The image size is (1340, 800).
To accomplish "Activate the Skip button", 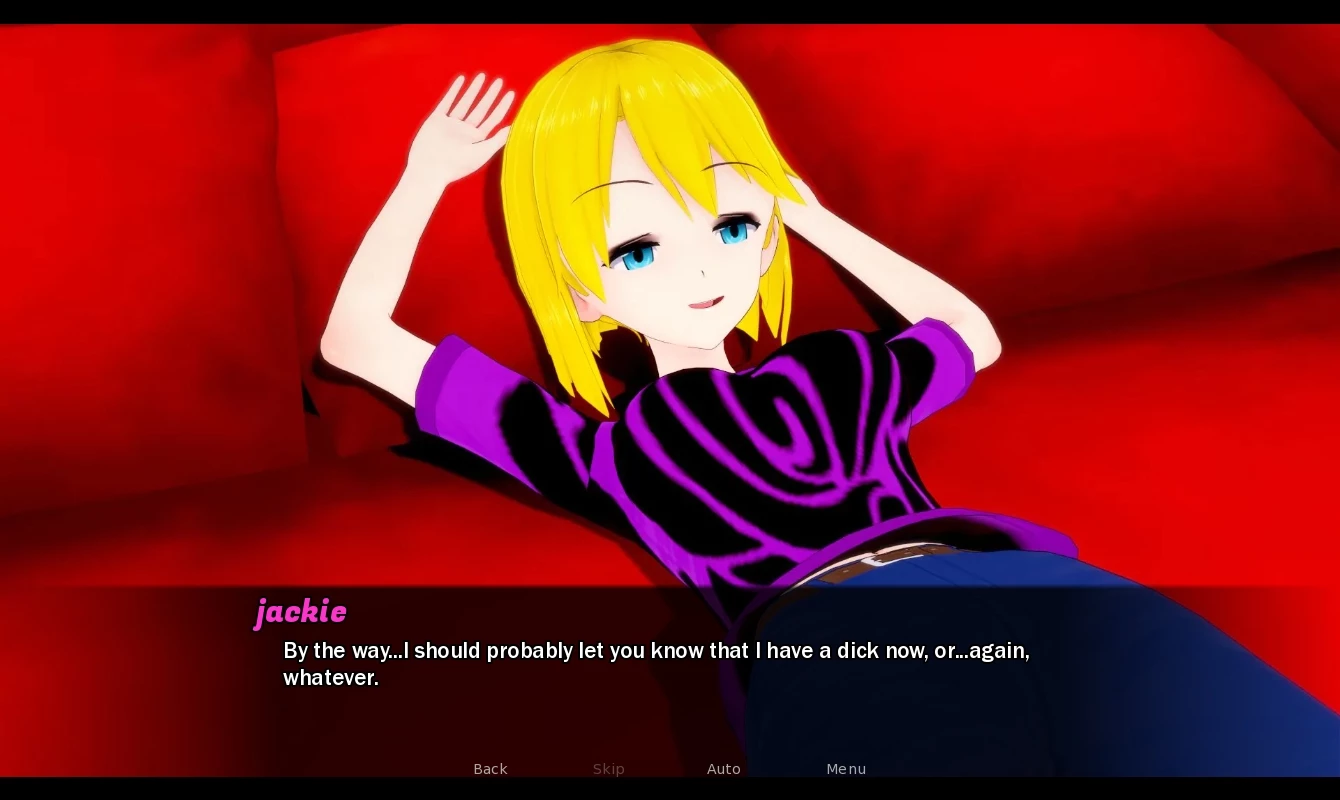I will [x=608, y=769].
